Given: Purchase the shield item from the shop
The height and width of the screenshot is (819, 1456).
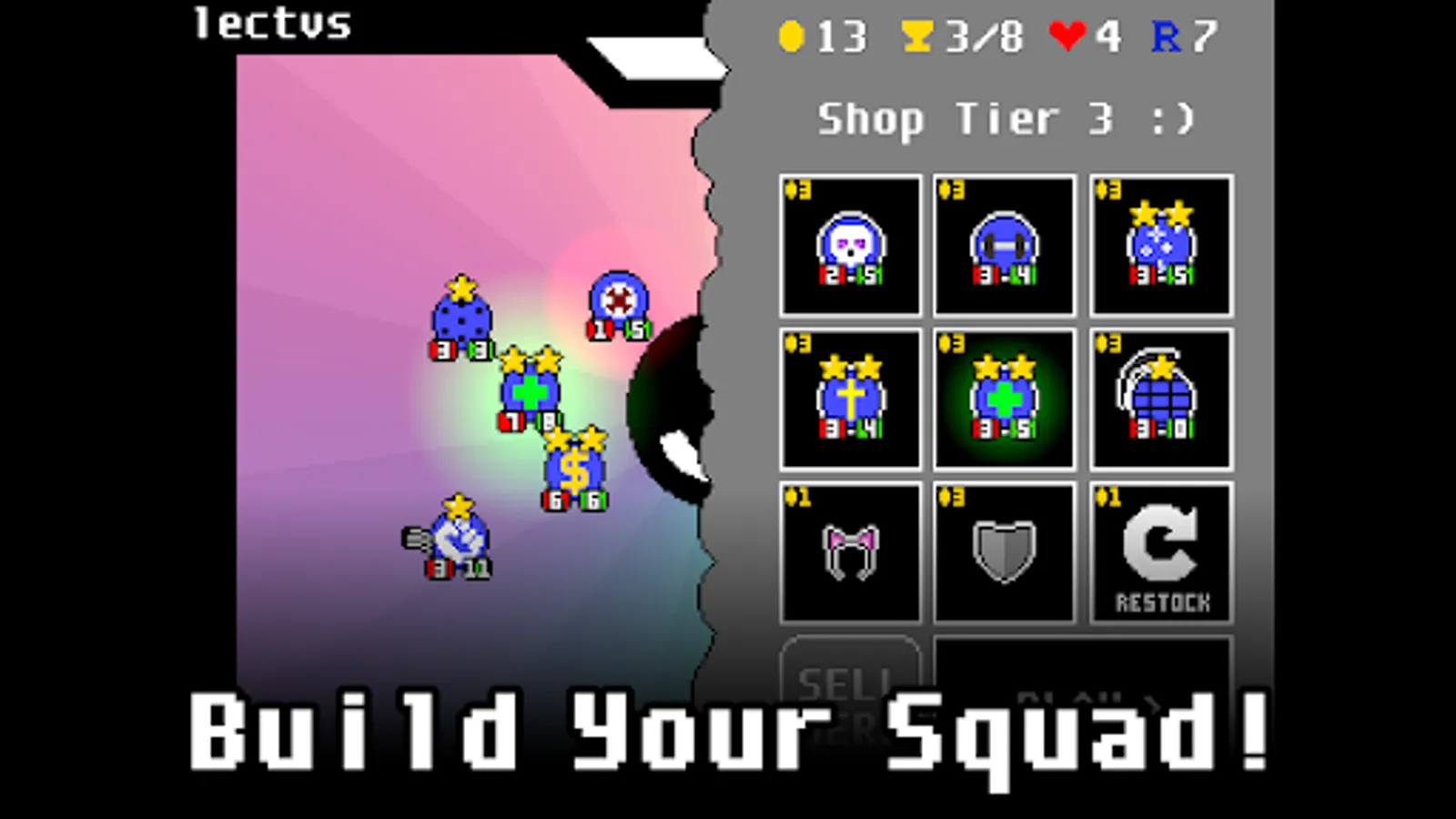Looking at the screenshot, I should coord(1005,551).
